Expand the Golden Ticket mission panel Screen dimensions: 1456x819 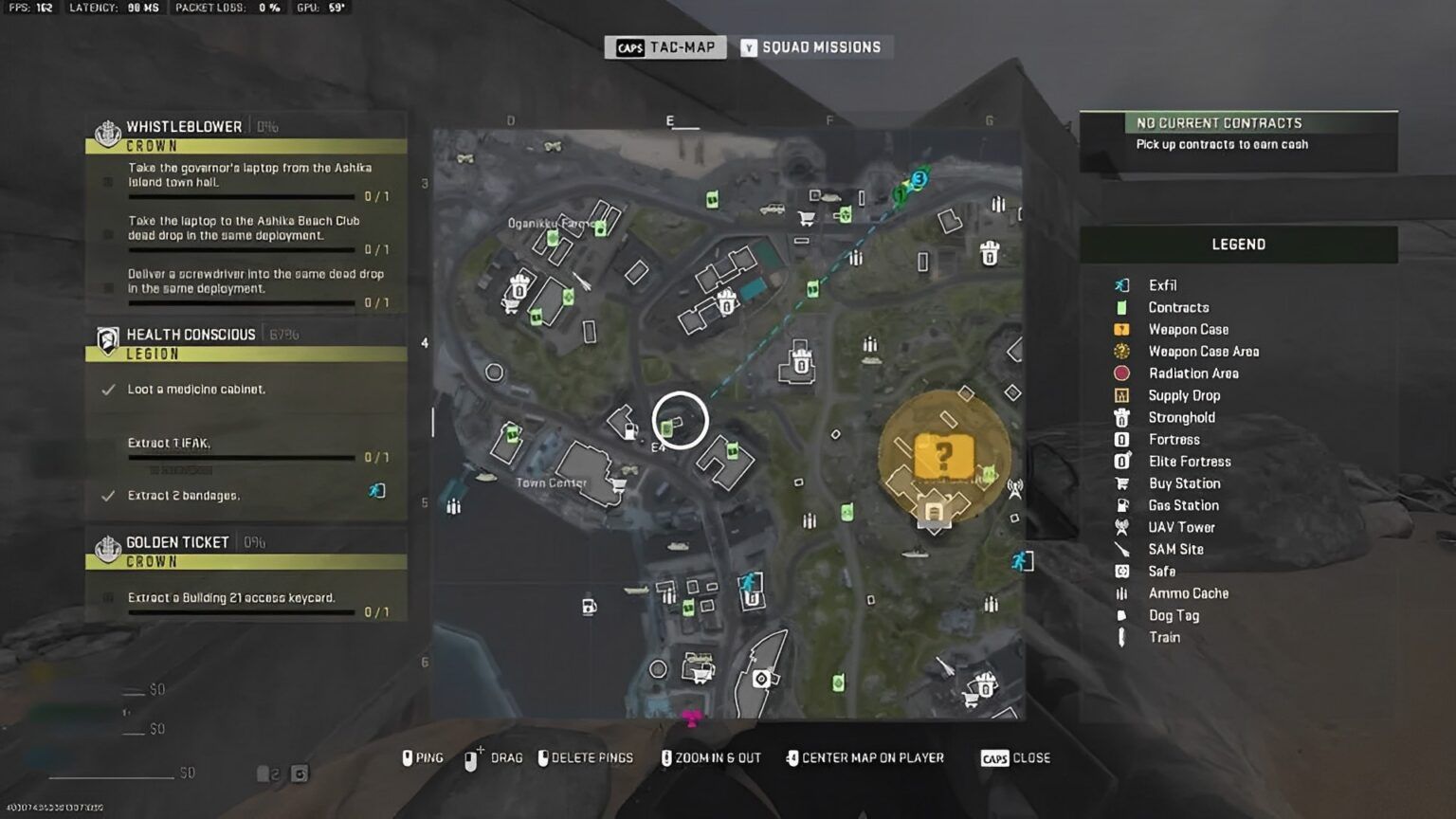click(x=177, y=542)
